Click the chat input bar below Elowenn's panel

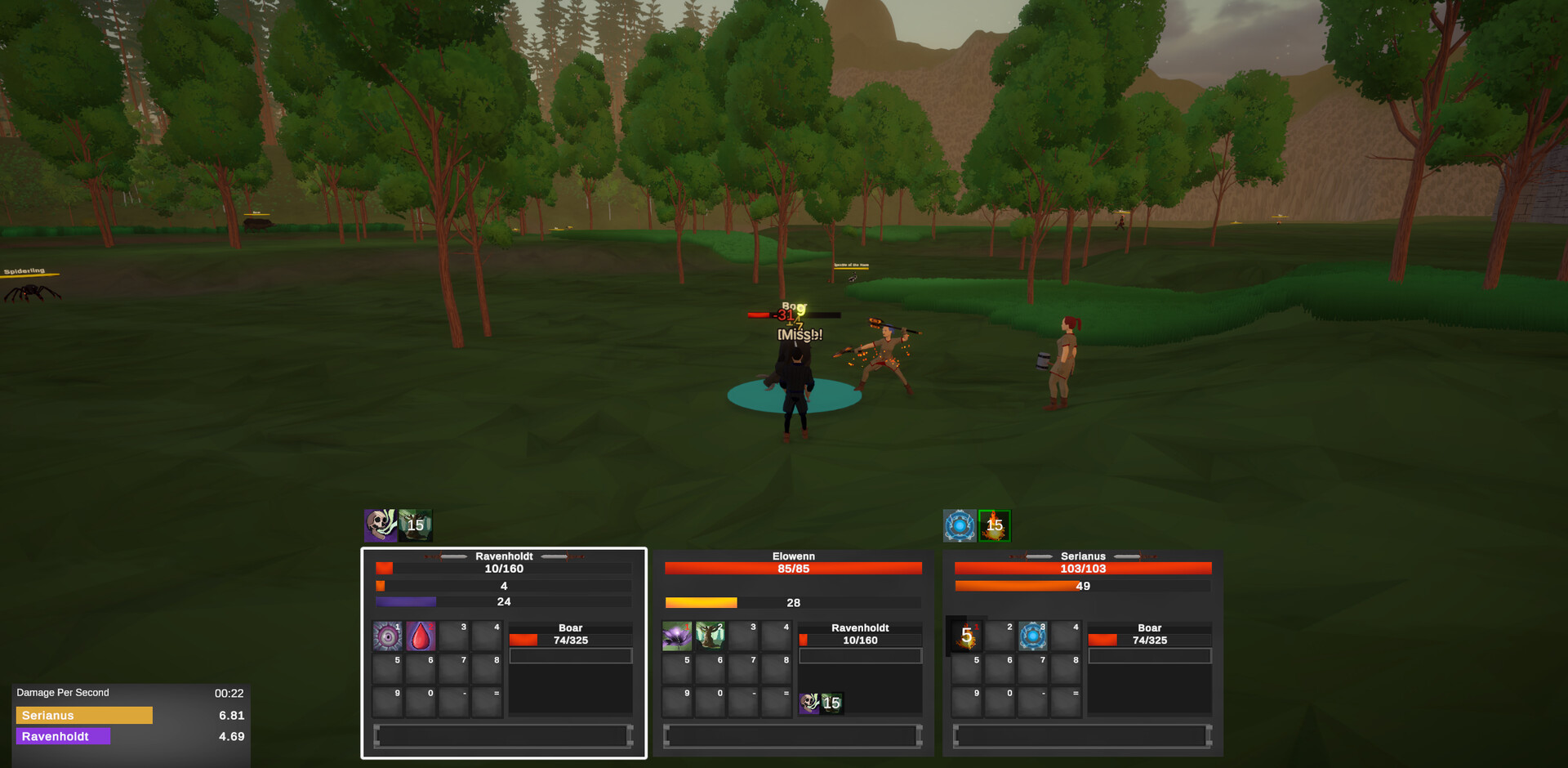coord(792,736)
